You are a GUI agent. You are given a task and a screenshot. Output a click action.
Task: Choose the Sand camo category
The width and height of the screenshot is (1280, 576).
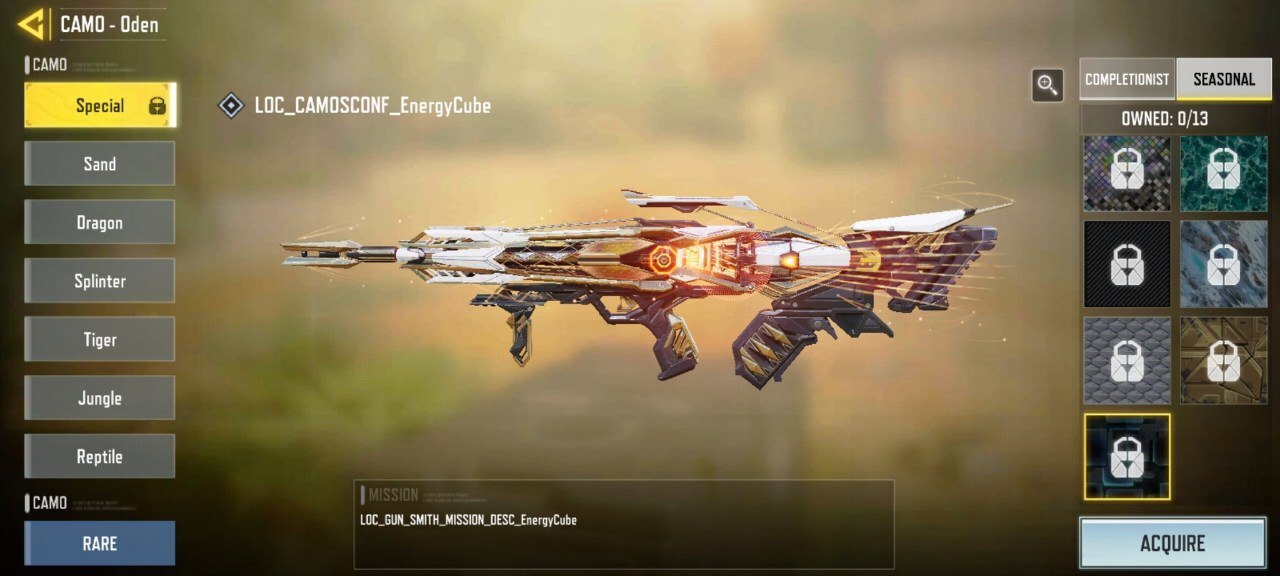[100, 164]
